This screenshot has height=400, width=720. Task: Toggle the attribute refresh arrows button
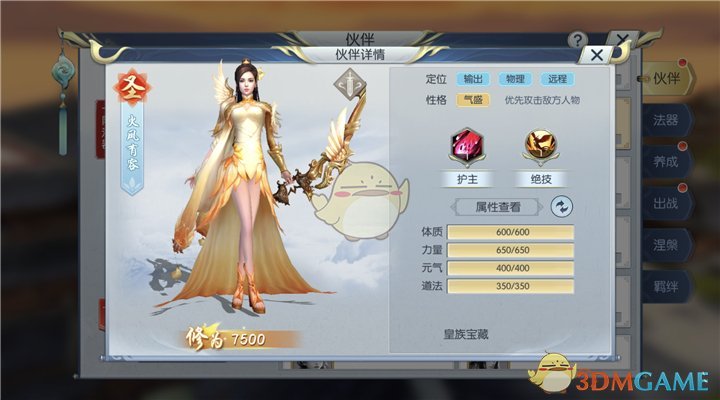point(563,207)
